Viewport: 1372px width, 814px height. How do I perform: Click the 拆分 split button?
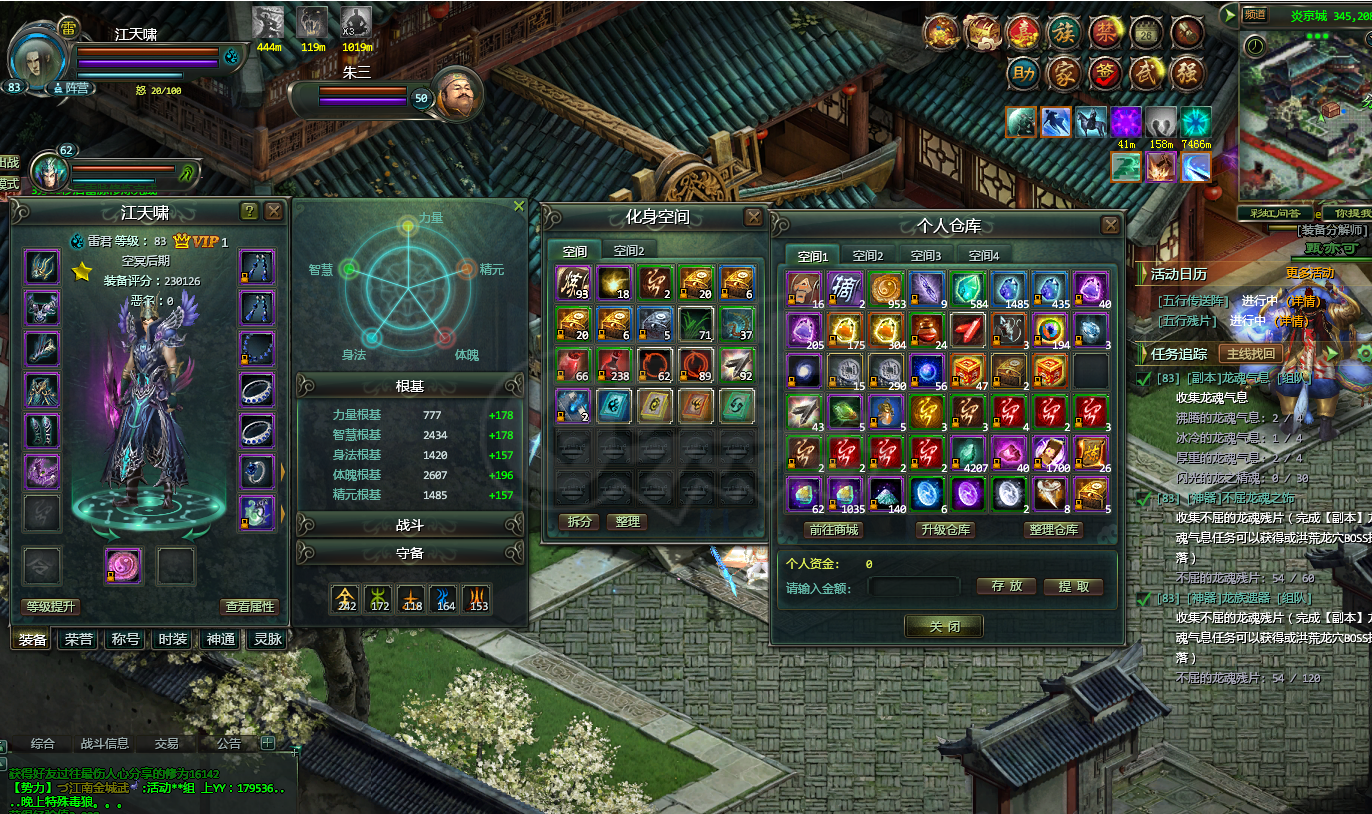point(580,522)
